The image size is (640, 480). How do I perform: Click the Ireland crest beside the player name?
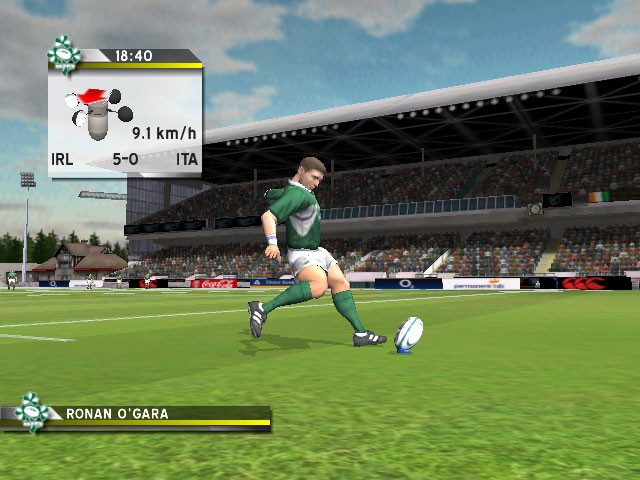point(31,412)
